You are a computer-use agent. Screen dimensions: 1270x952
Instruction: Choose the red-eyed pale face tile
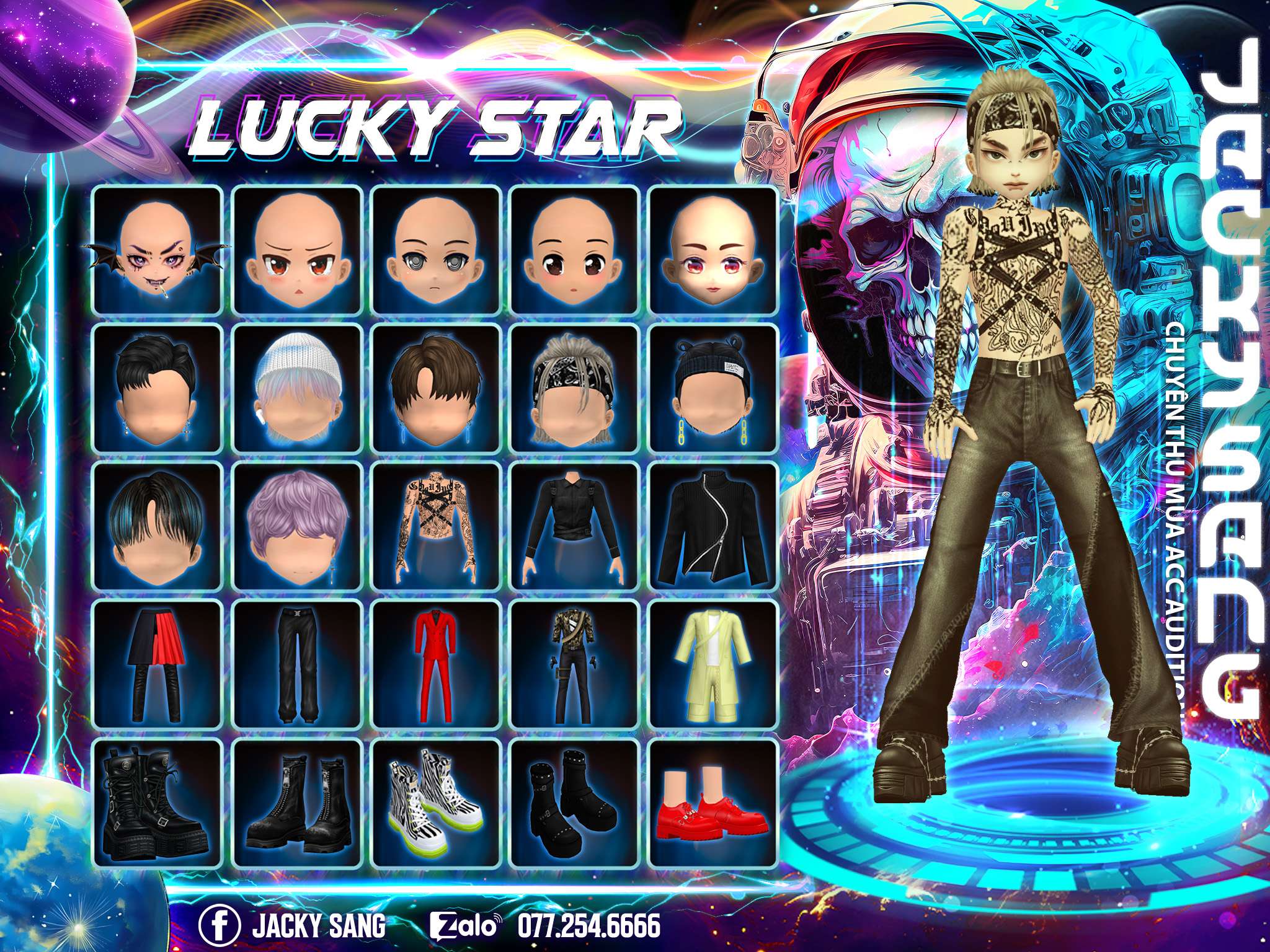coord(713,250)
